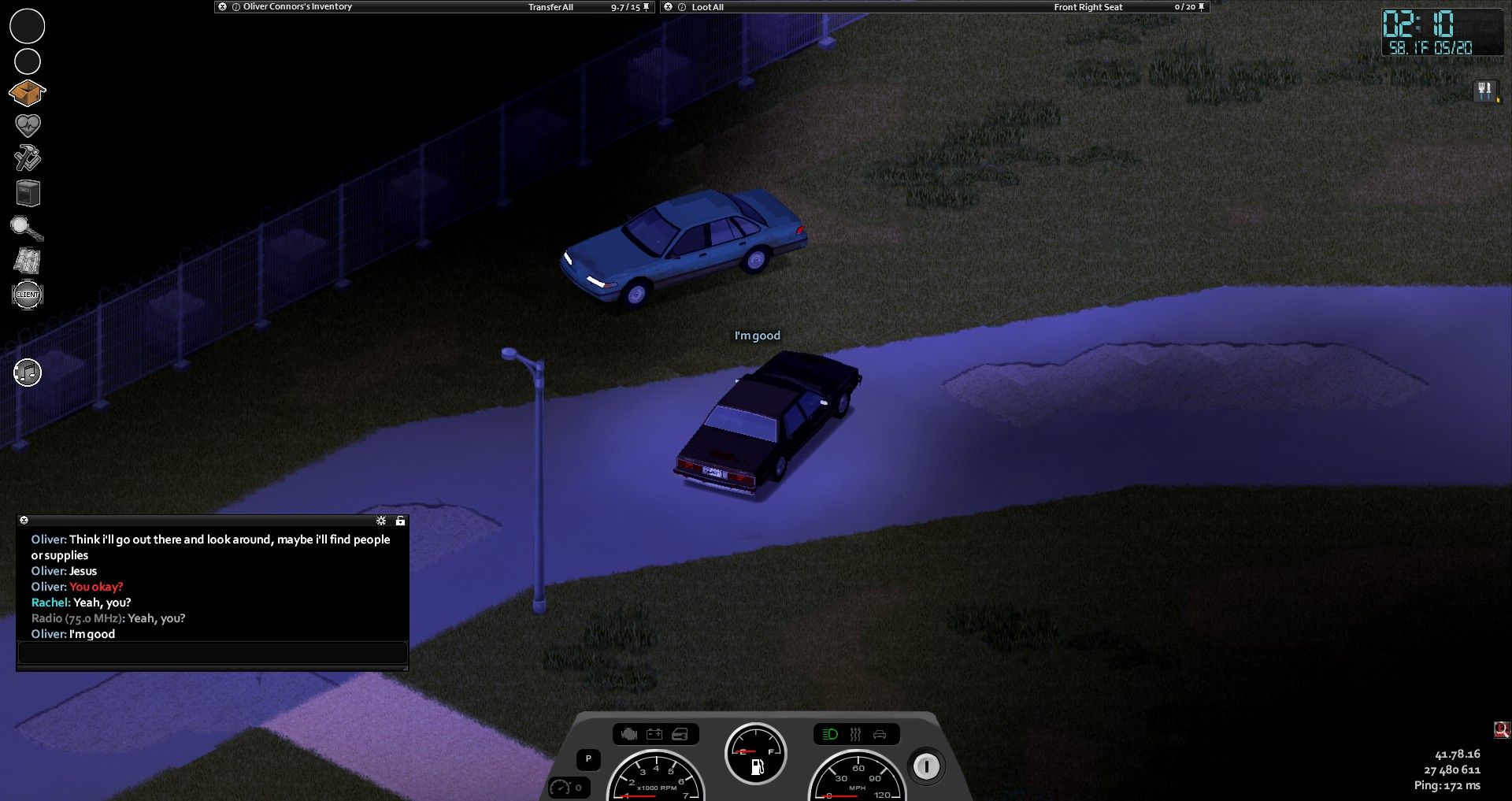The height and width of the screenshot is (801, 1512).
Task: Close the chat window
Action: 24,521
